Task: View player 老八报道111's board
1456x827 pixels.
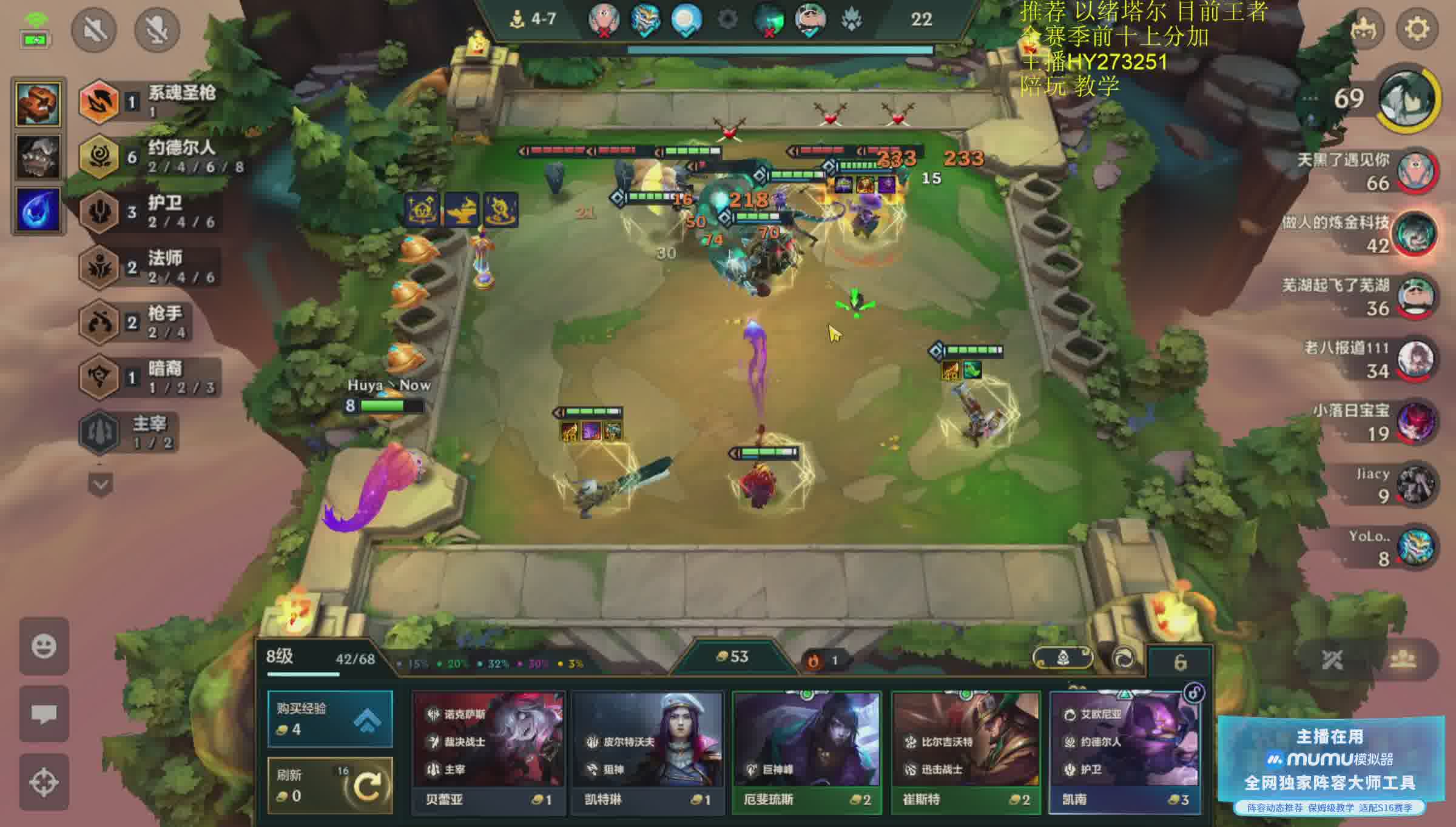Action: 1416,359
